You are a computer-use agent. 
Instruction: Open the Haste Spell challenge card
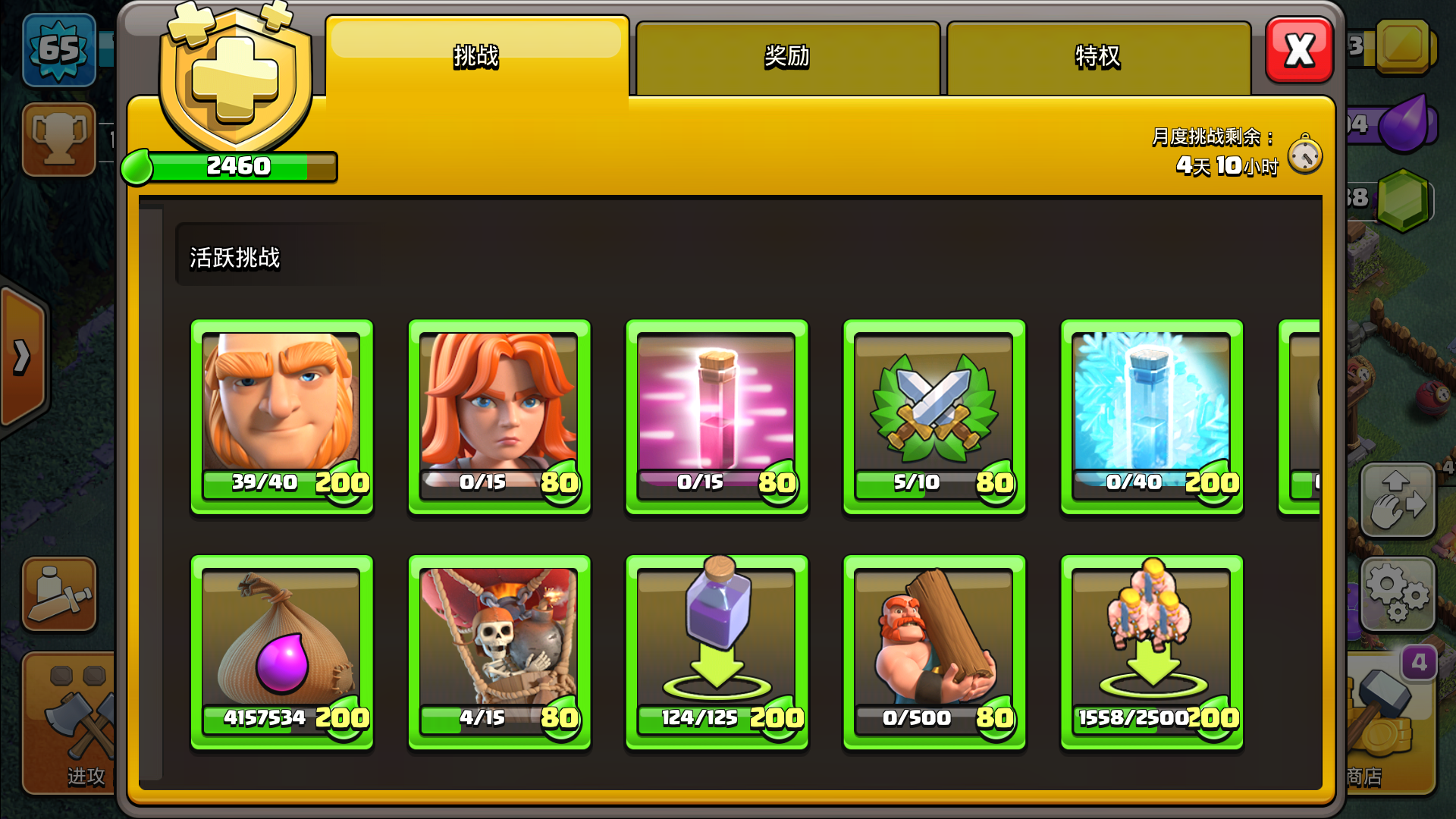717,416
